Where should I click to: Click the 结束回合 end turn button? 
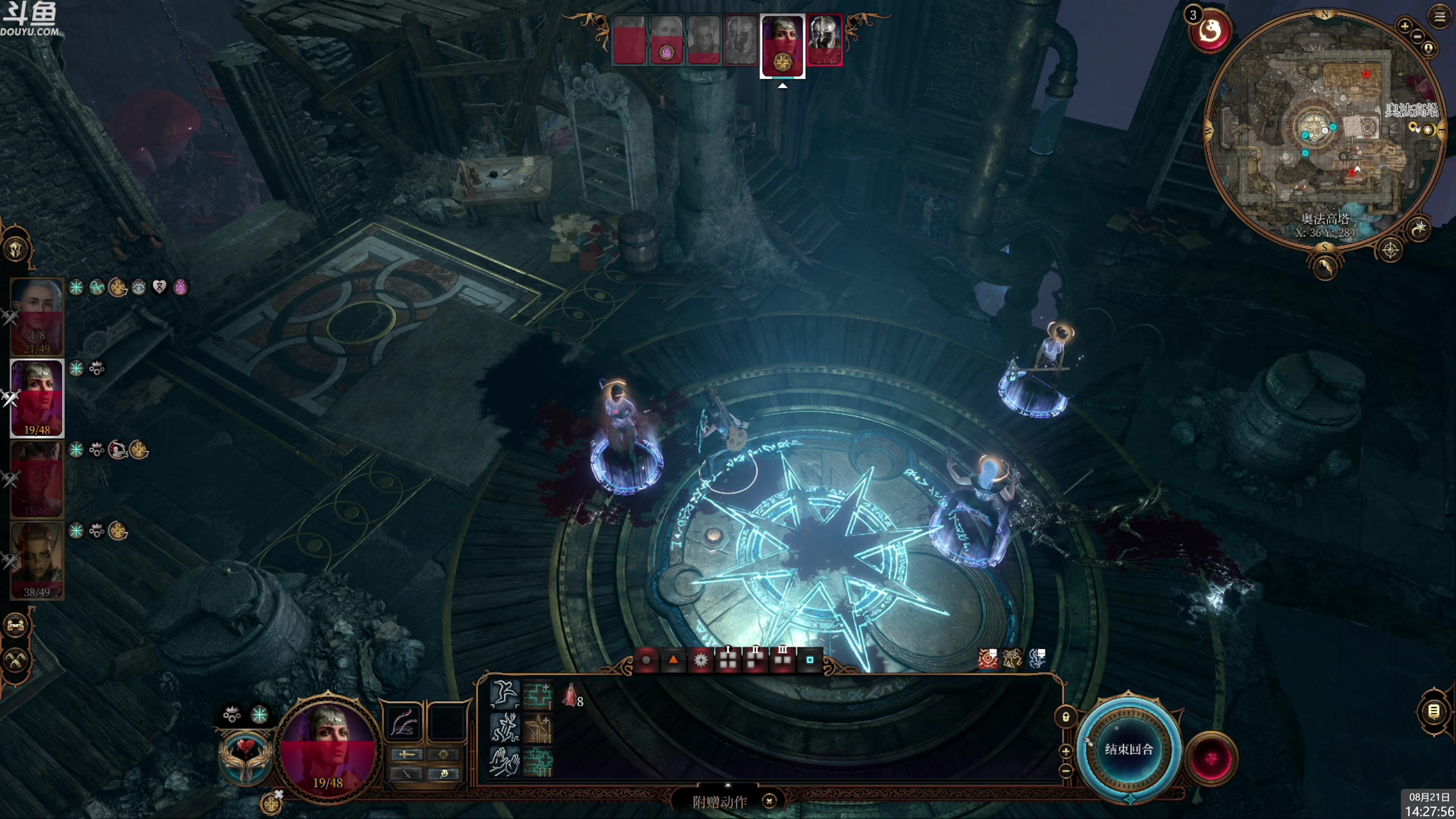click(x=1128, y=749)
